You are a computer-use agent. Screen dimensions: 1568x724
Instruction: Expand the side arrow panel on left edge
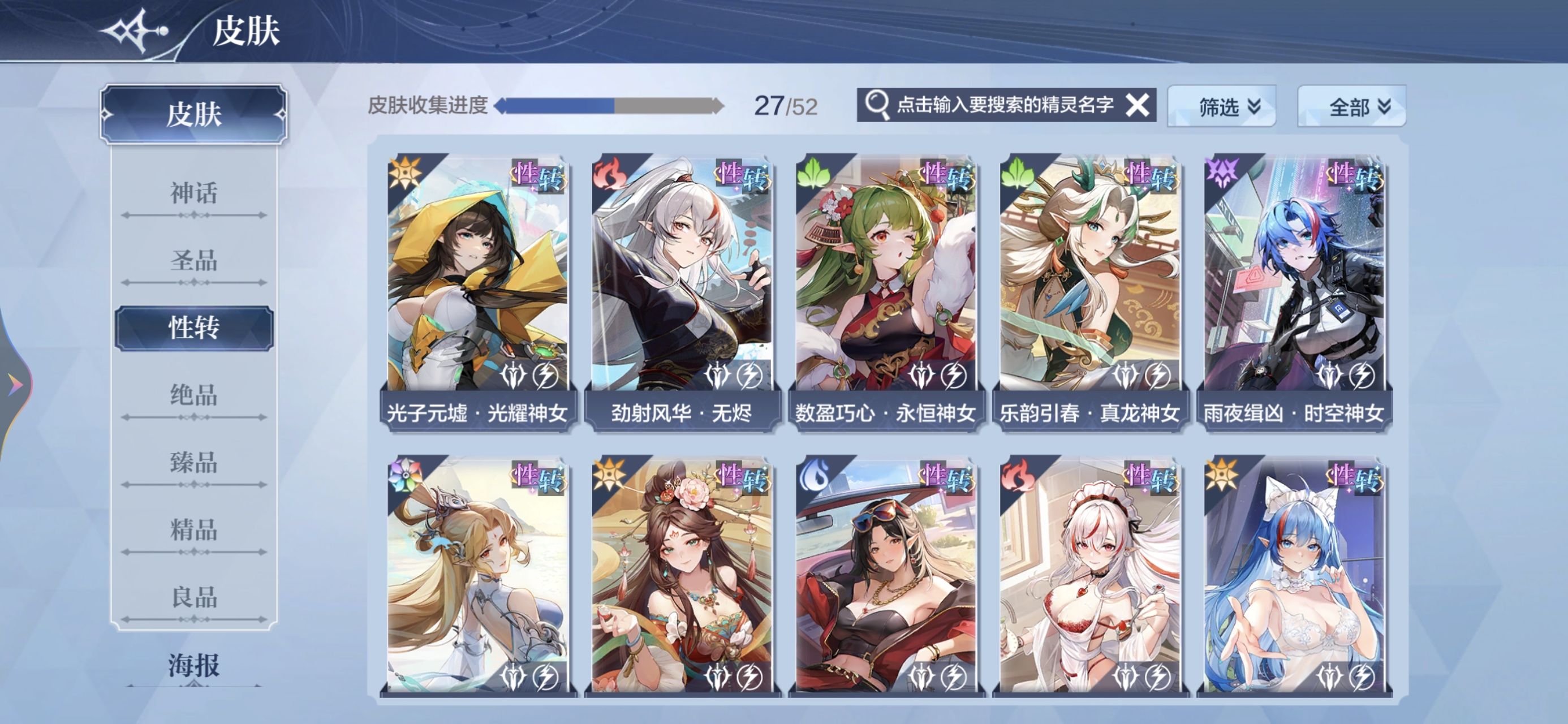(15, 385)
